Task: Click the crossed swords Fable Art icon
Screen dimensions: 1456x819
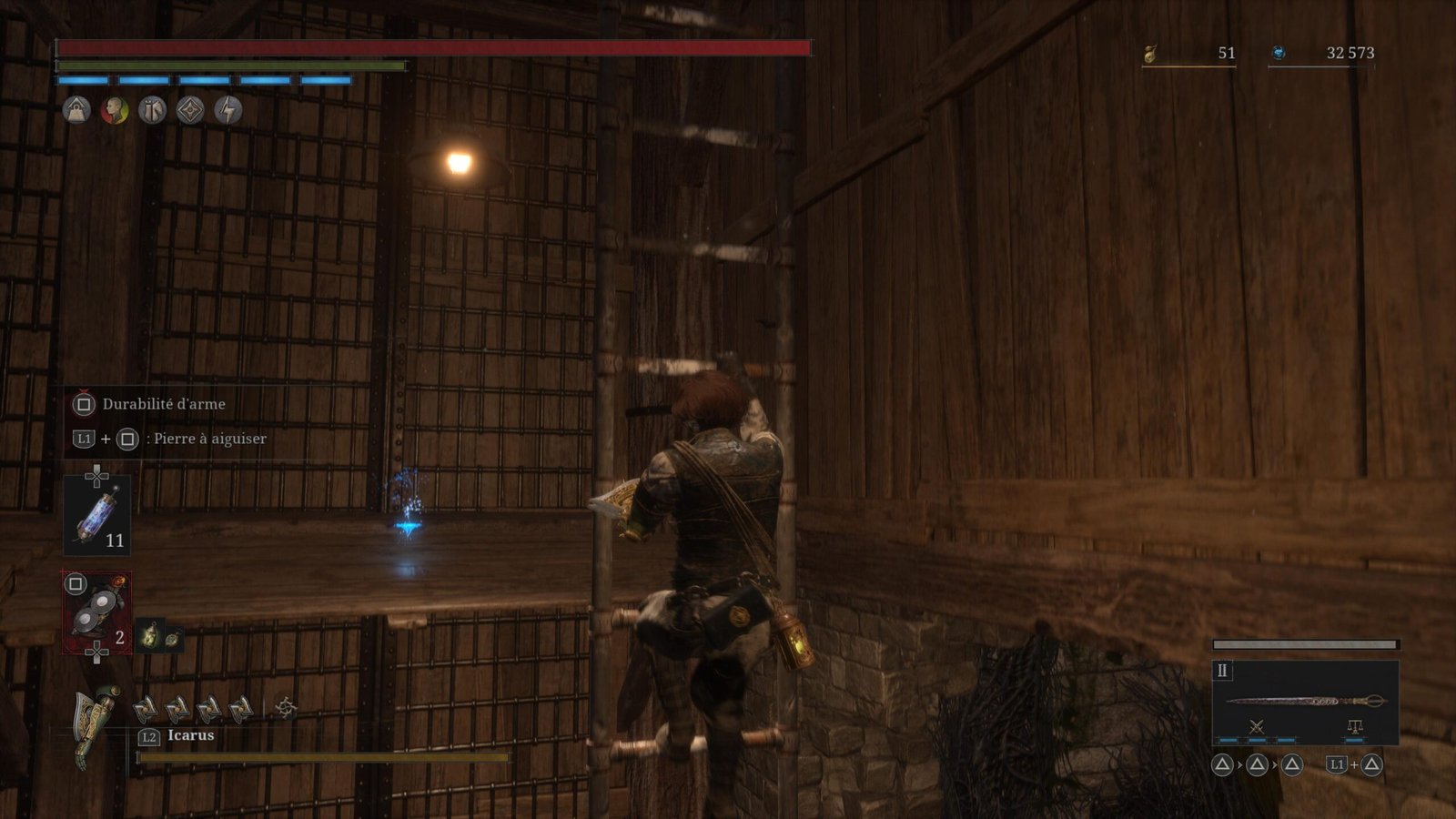Action: pos(1257,726)
